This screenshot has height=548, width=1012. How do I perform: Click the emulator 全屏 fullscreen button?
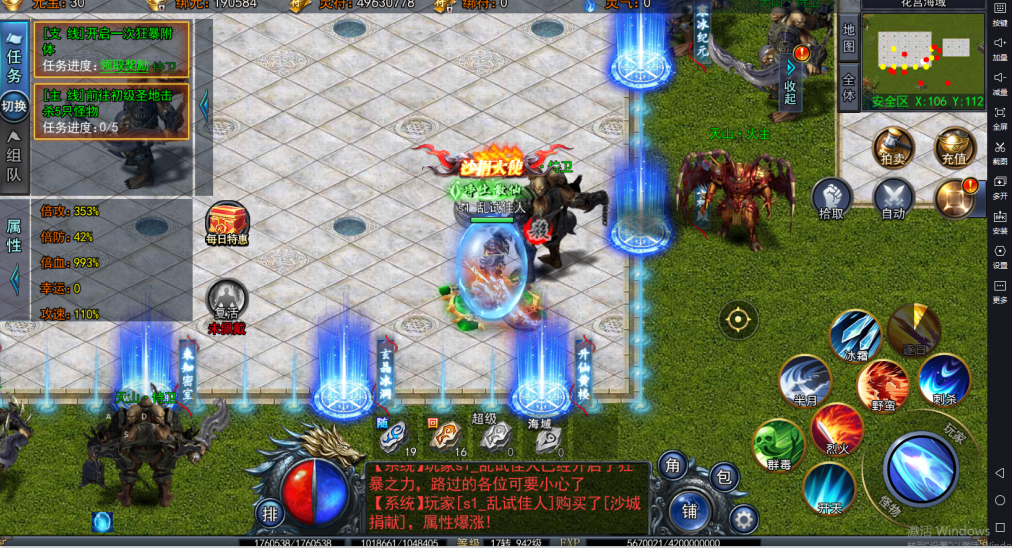(x=1000, y=119)
